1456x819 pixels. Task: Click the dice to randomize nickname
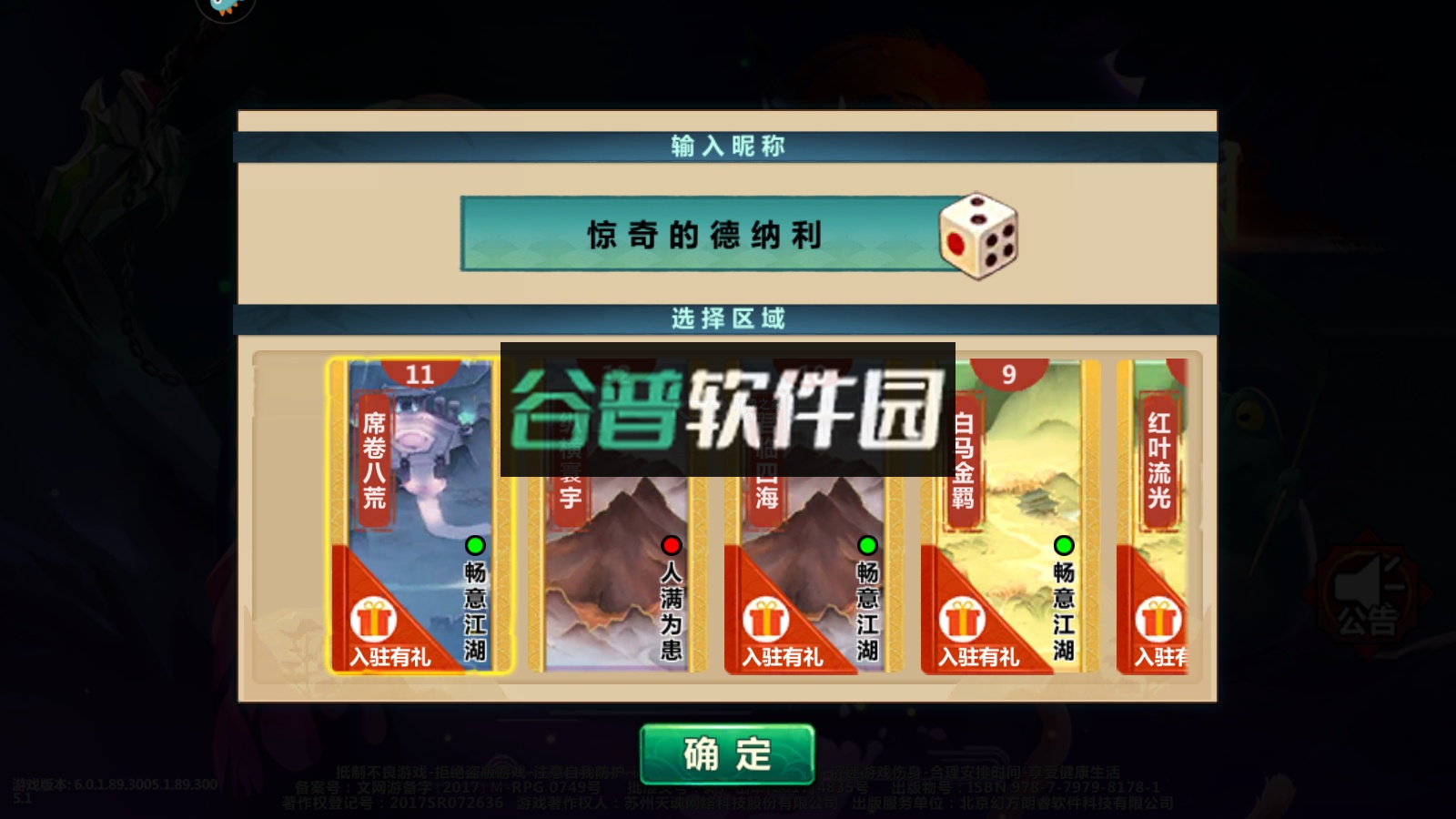coord(976,237)
